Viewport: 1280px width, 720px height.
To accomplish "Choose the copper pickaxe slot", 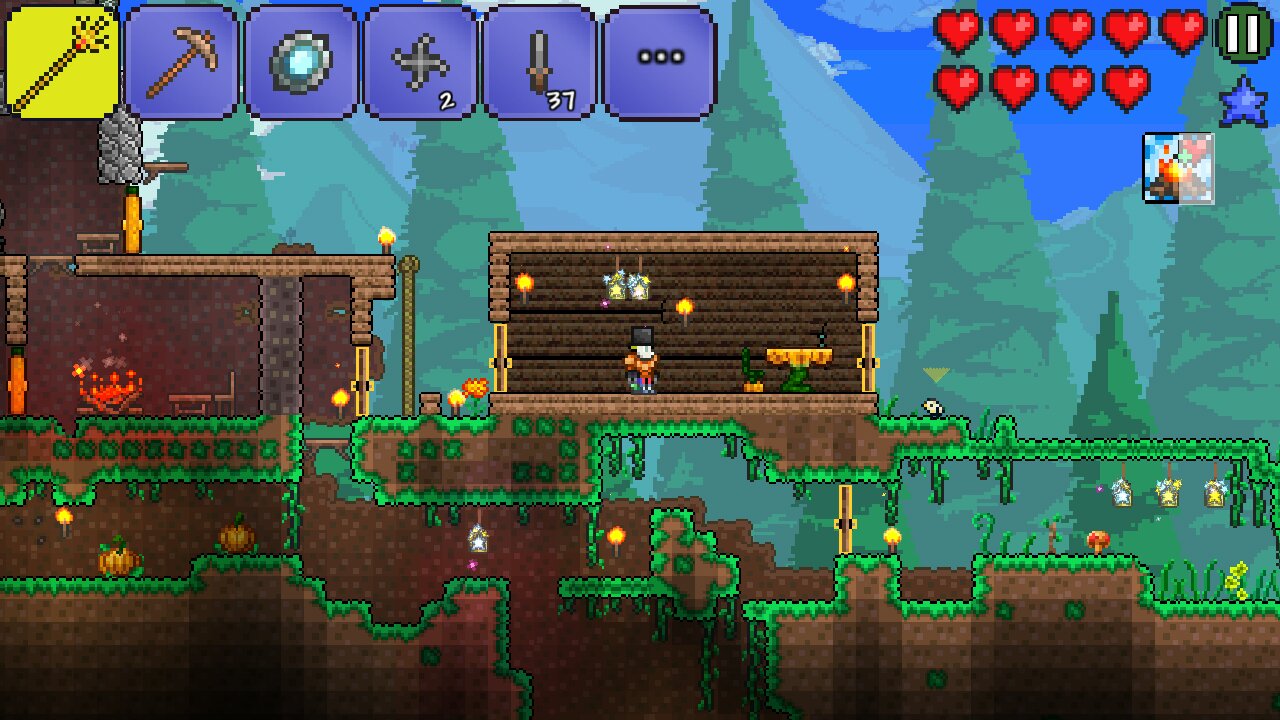I will pos(181,62).
